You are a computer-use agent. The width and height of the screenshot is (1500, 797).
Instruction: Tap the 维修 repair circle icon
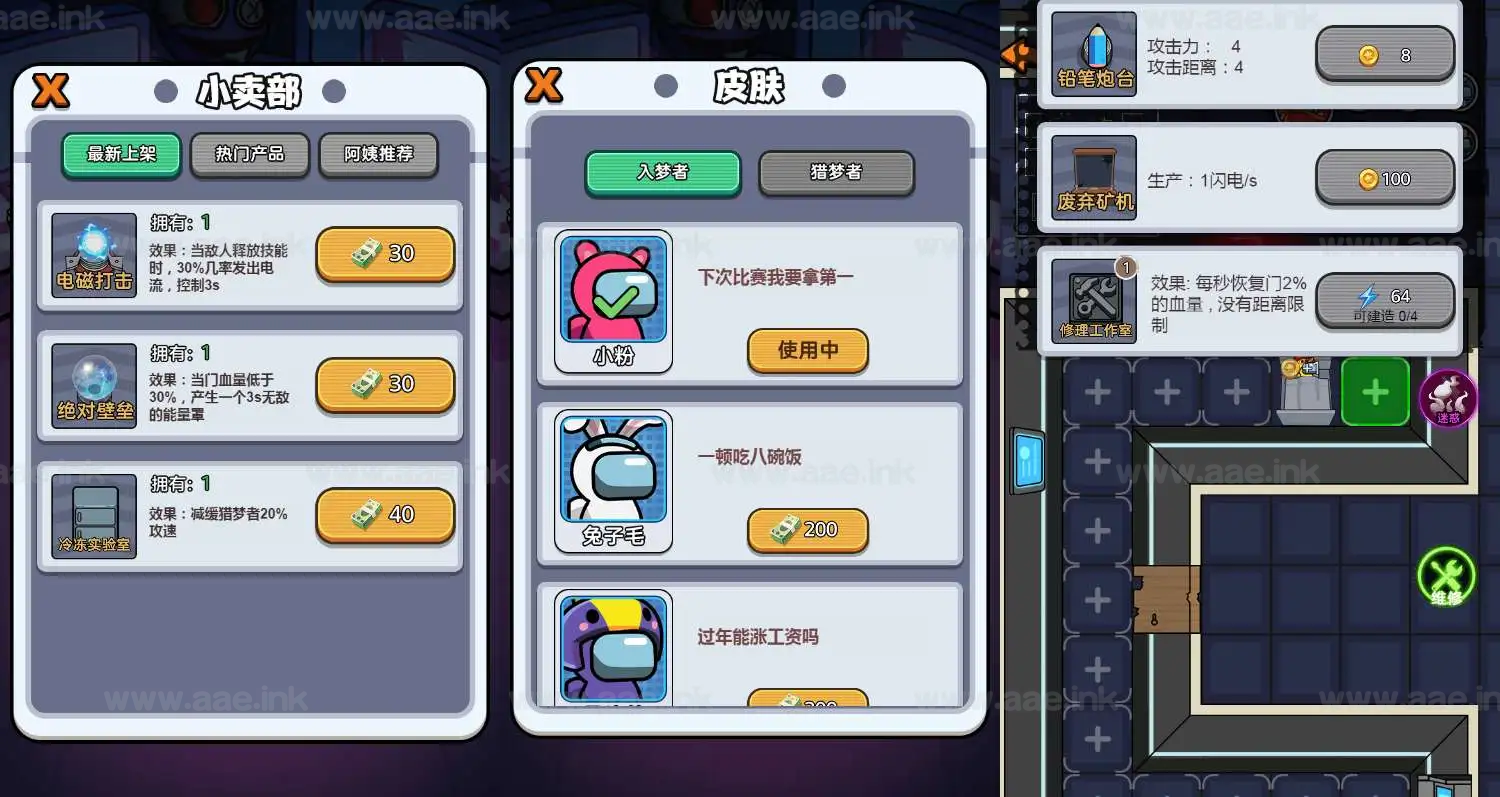pos(1446,578)
